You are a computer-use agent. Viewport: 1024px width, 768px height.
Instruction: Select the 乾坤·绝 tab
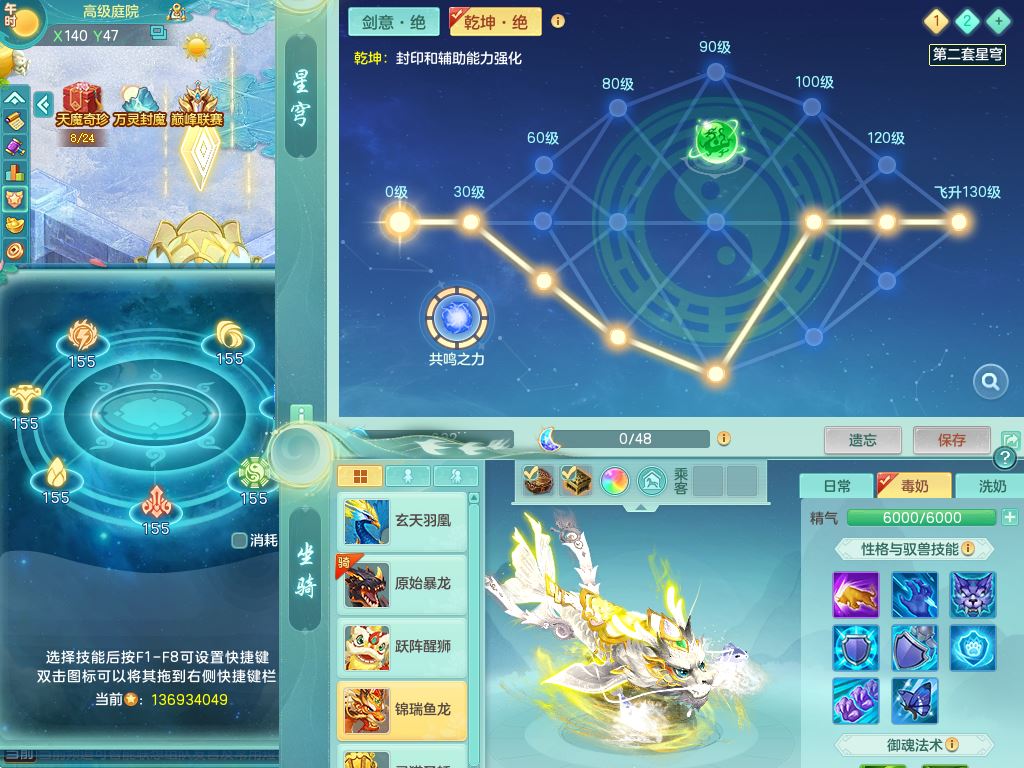coord(495,22)
